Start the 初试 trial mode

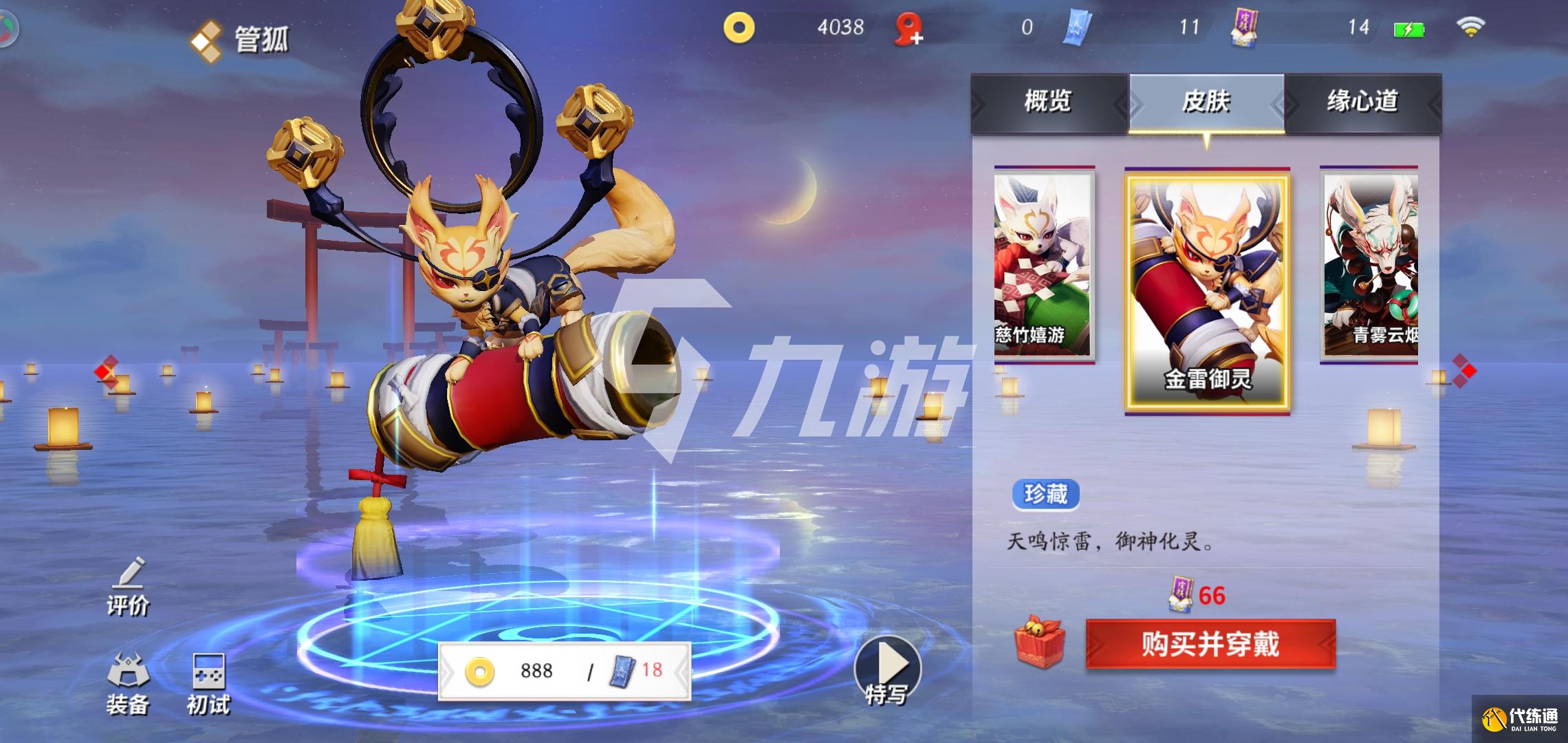pos(208,683)
